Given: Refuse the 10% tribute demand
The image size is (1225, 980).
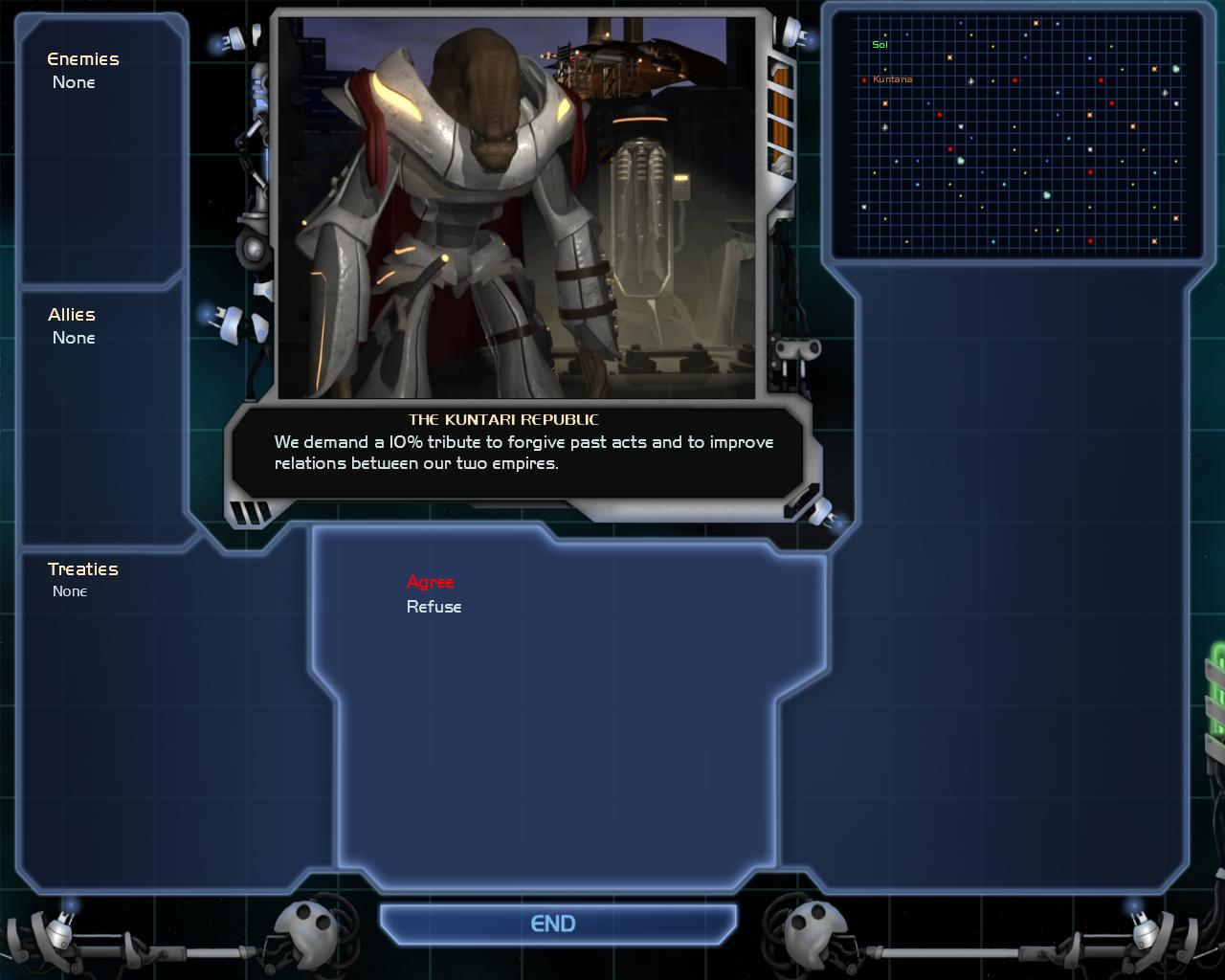Looking at the screenshot, I should [x=434, y=607].
